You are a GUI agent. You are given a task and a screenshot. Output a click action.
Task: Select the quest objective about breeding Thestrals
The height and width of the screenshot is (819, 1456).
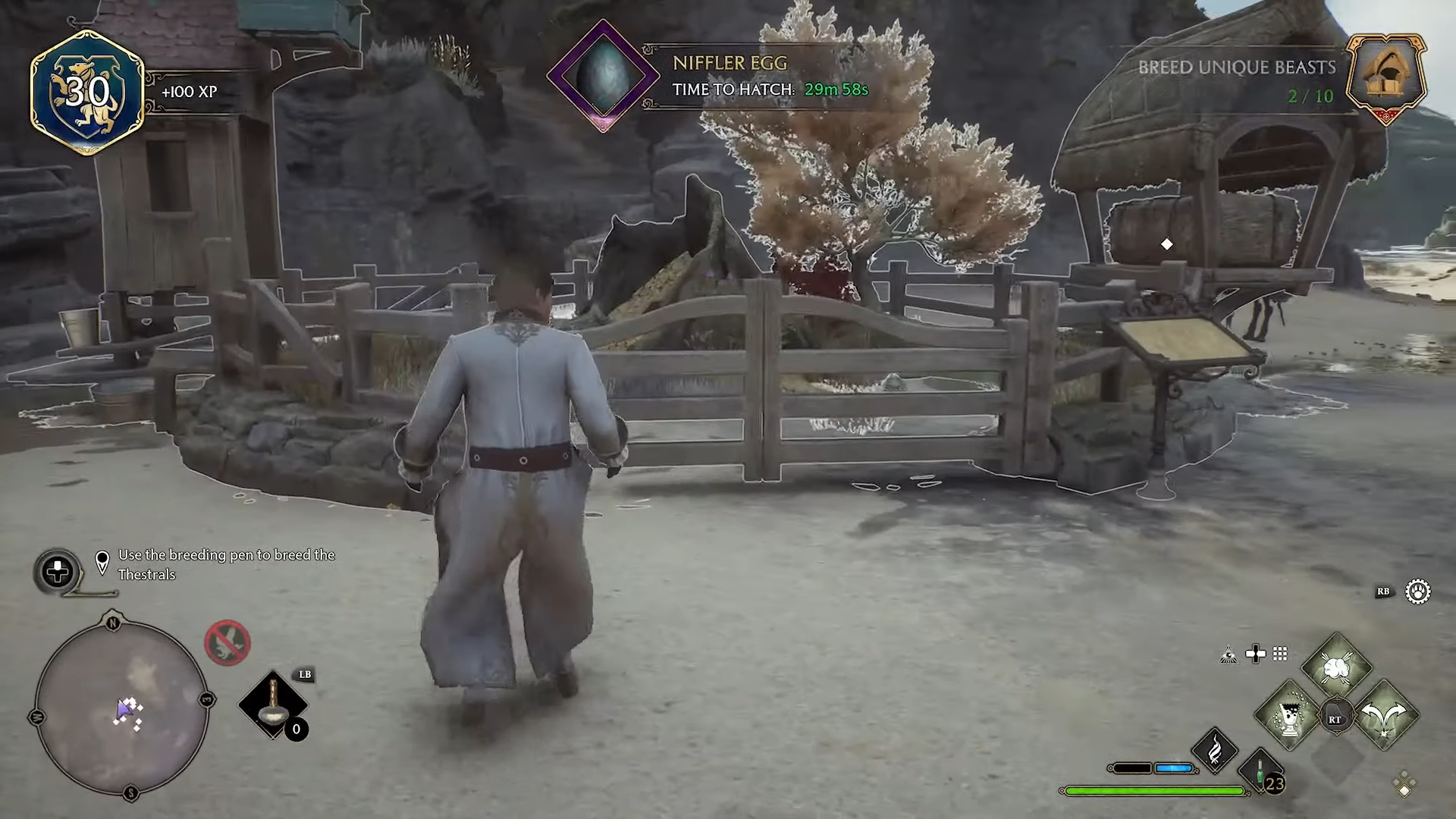tap(226, 564)
